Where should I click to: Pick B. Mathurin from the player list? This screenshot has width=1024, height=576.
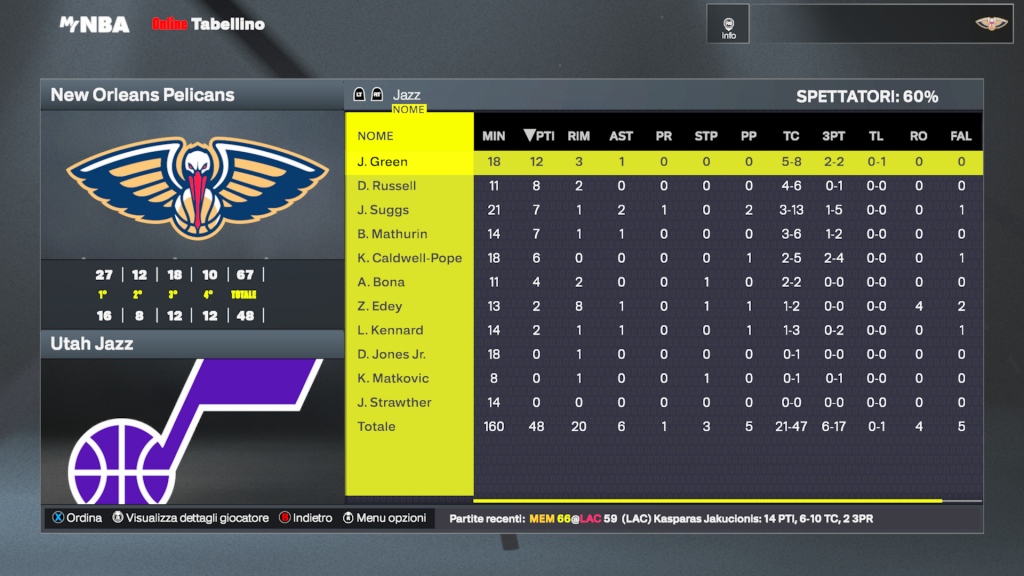(x=392, y=234)
